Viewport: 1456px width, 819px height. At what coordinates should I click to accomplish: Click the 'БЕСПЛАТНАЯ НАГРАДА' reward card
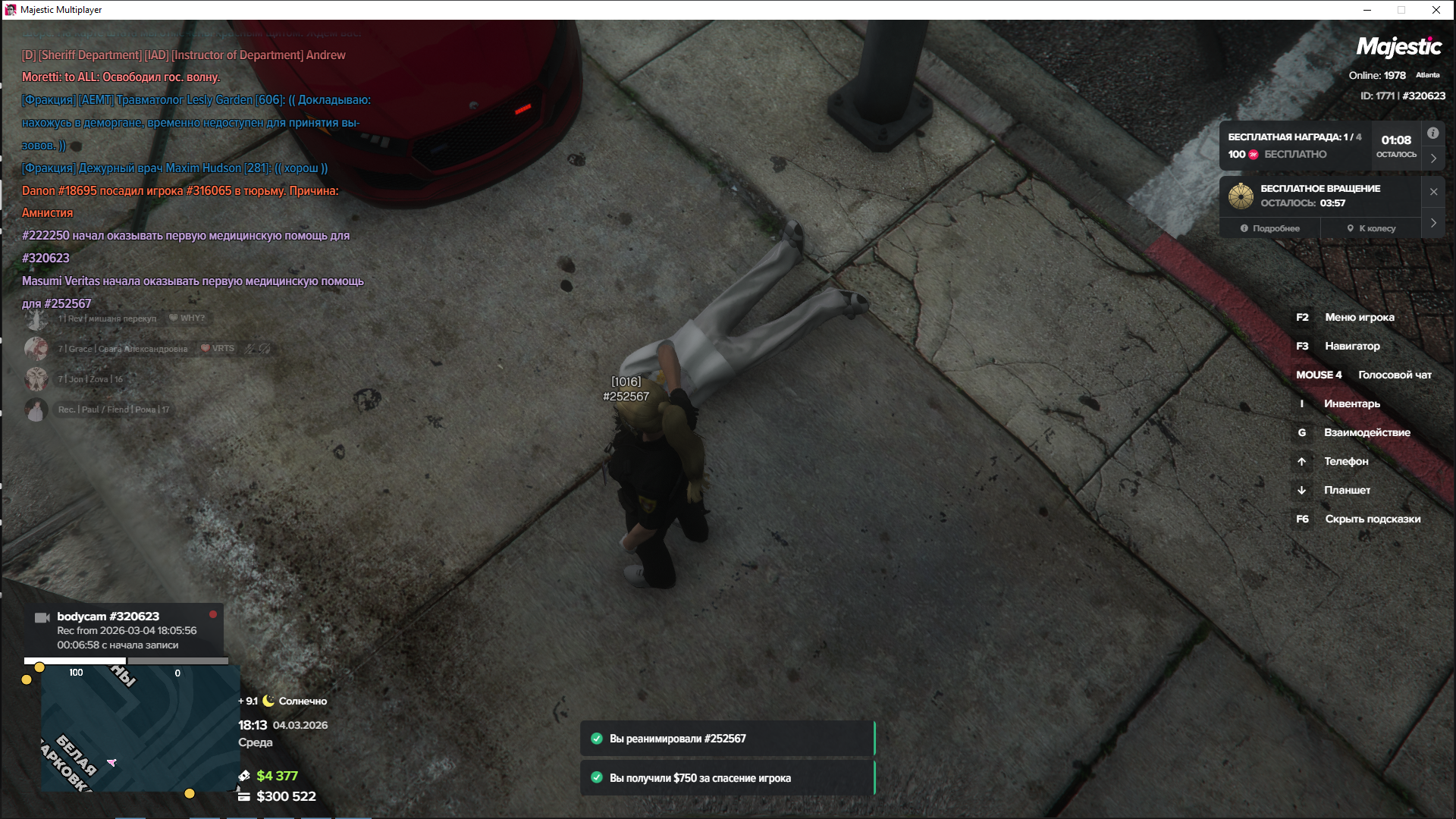coord(1295,146)
